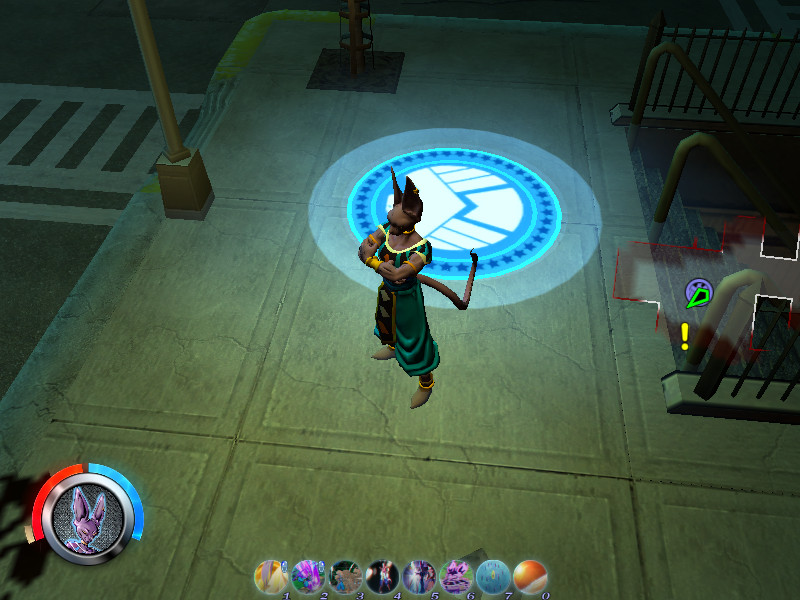This screenshot has width=800, height=600.
Task: Choose the teal sphere ability numbered 7
Action: 492,577
